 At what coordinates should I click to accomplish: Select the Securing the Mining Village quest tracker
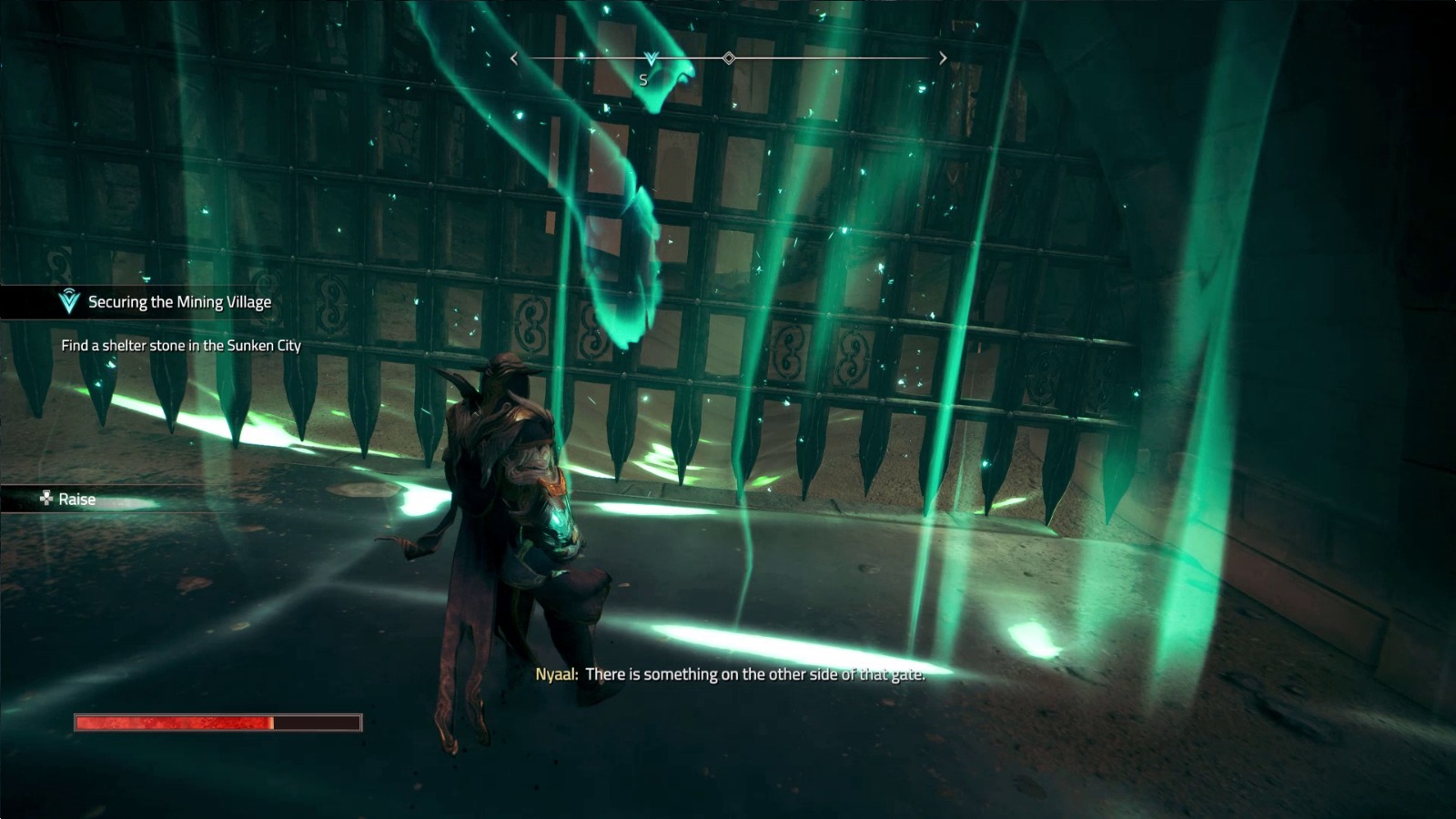click(x=178, y=302)
